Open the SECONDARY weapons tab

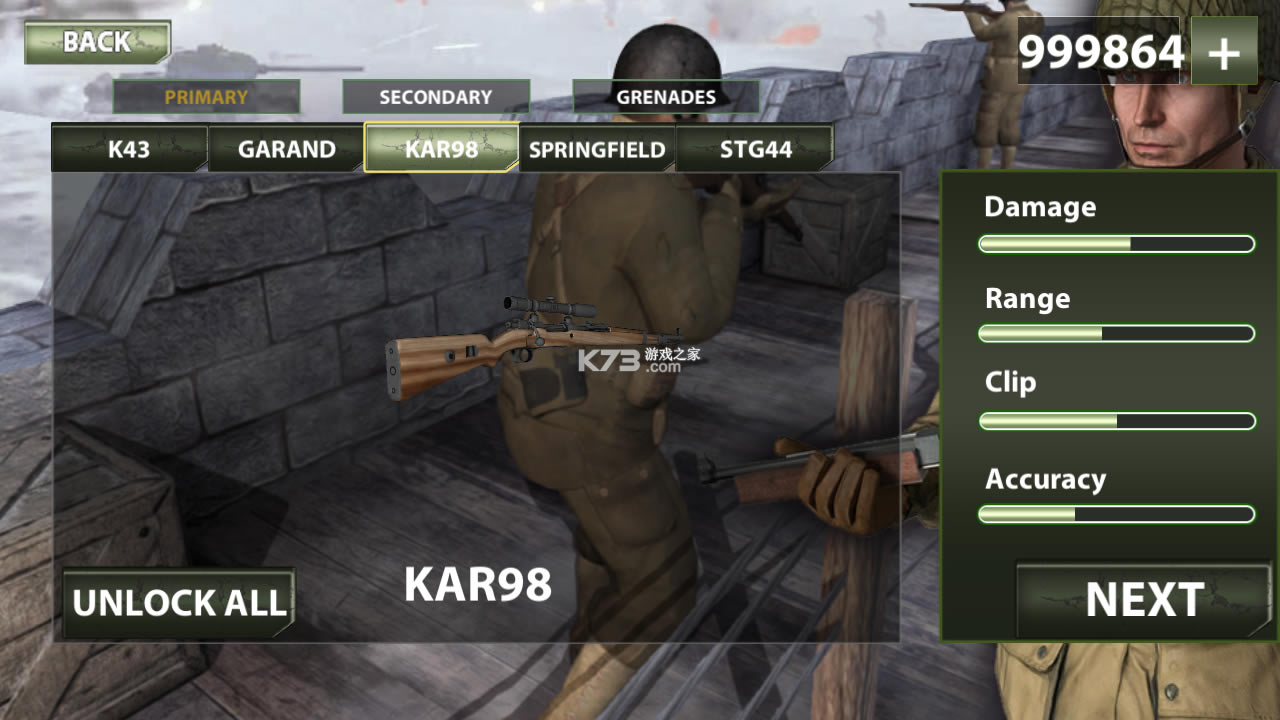click(436, 97)
